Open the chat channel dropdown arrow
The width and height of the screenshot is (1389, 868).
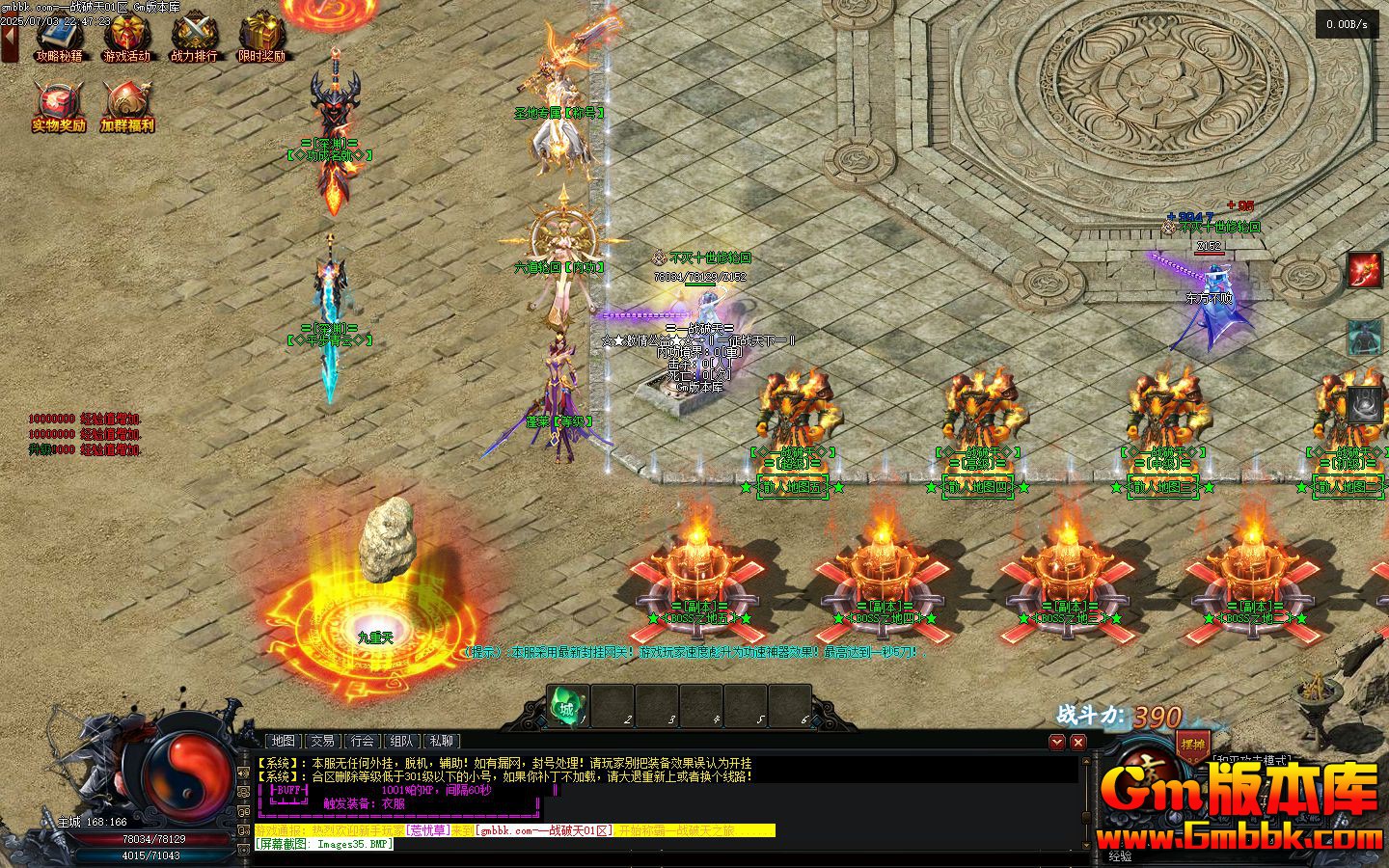tap(1057, 742)
